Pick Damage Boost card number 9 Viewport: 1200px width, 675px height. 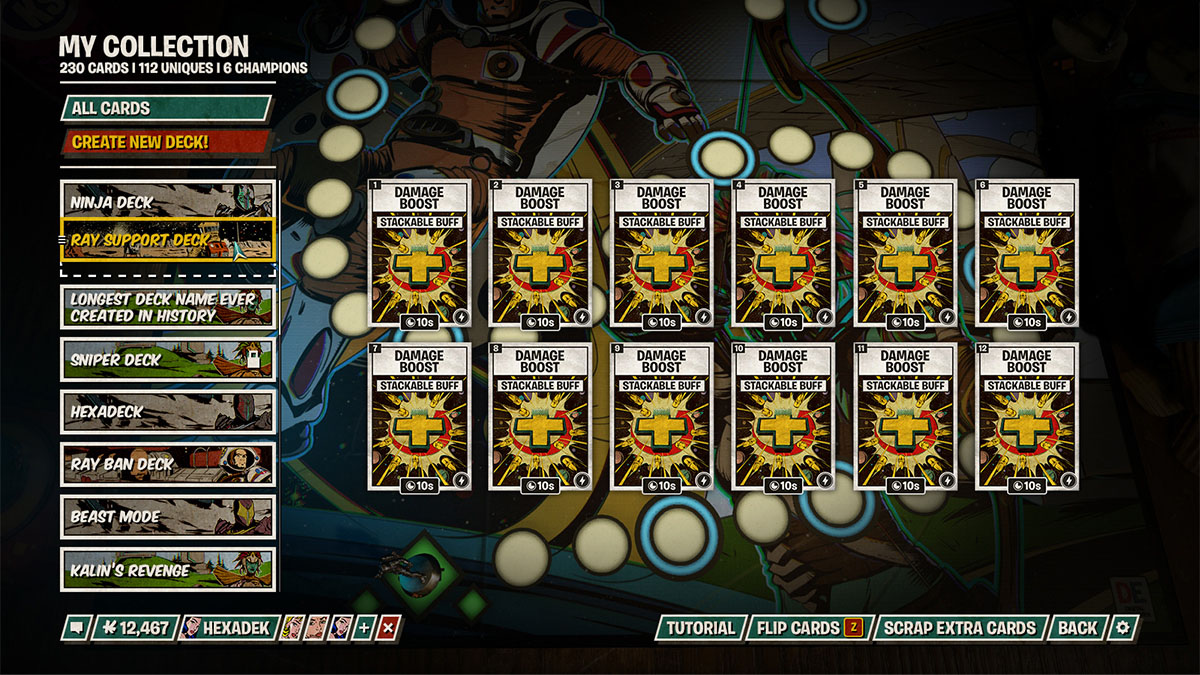(x=661, y=417)
